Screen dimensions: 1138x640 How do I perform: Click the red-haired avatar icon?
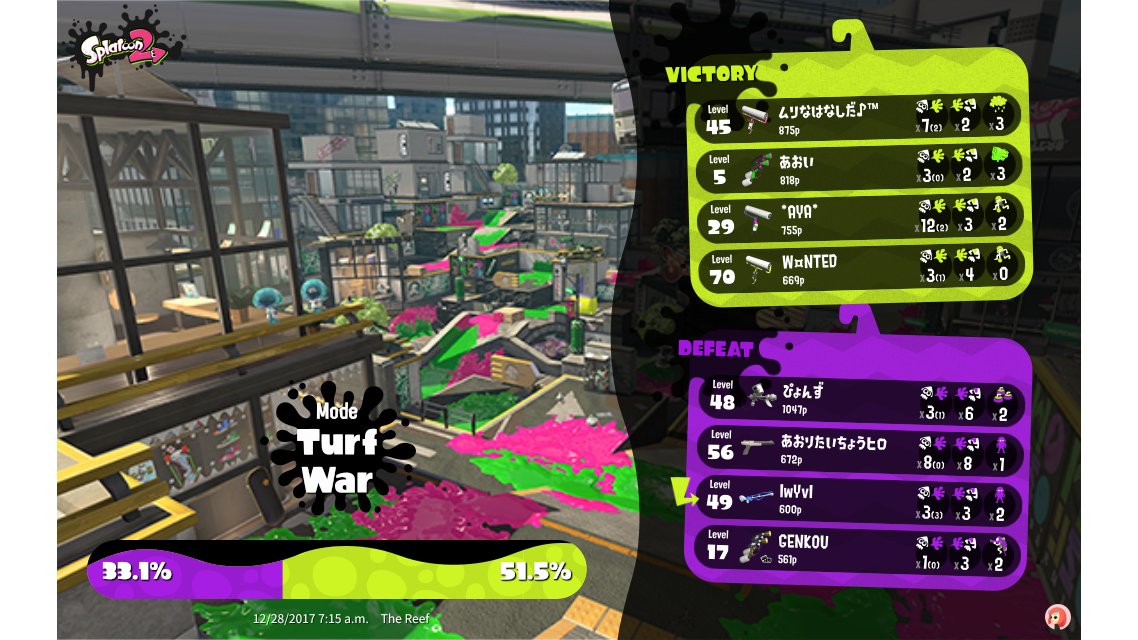[x=1057, y=615]
